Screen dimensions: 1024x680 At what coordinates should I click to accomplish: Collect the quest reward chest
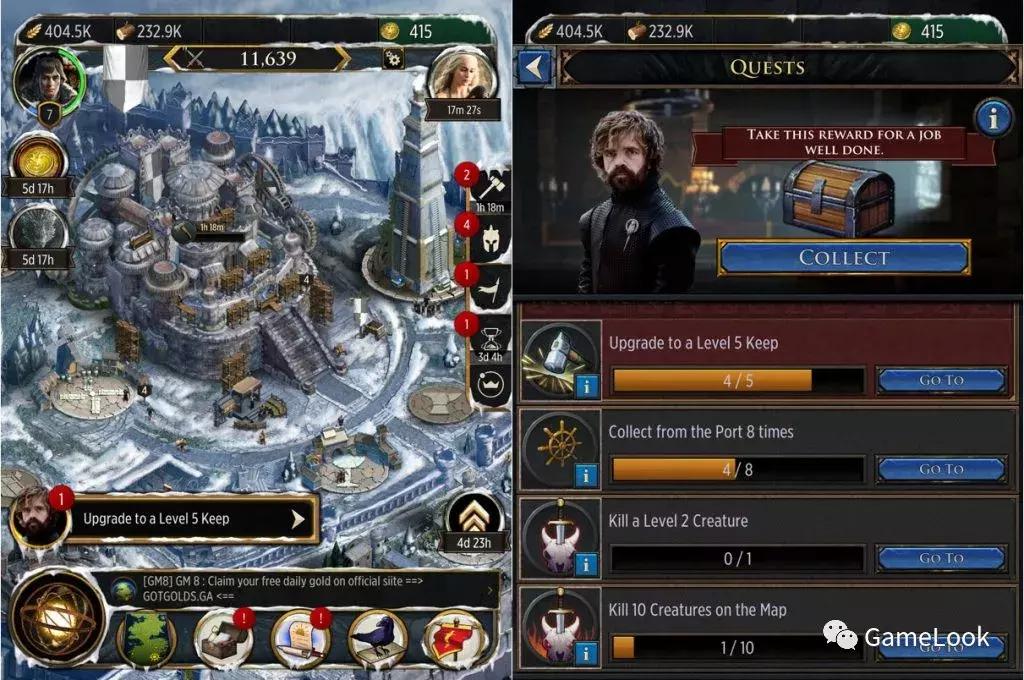pyautogui.click(x=843, y=257)
